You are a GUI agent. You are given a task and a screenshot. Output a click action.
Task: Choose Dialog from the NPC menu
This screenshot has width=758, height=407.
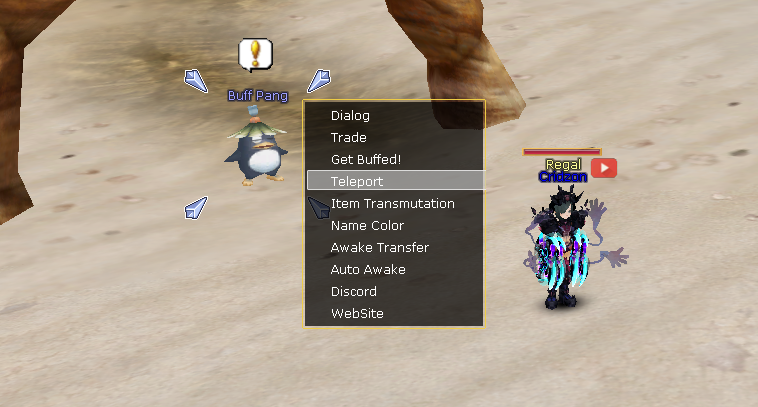click(x=351, y=116)
